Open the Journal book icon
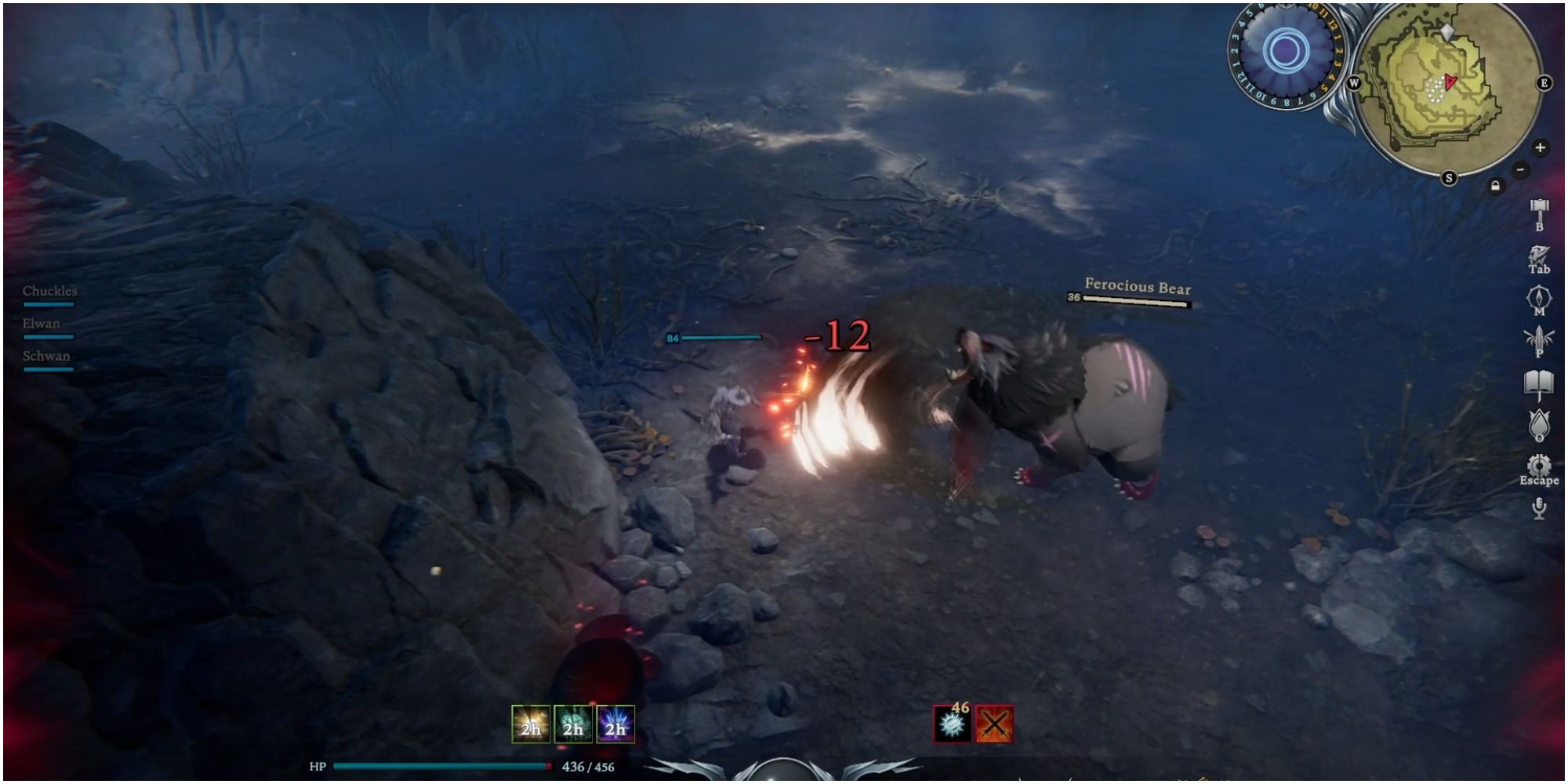Image resolution: width=1568 pixels, height=784 pixels. pyautogui.click(x=1539, y=382)
